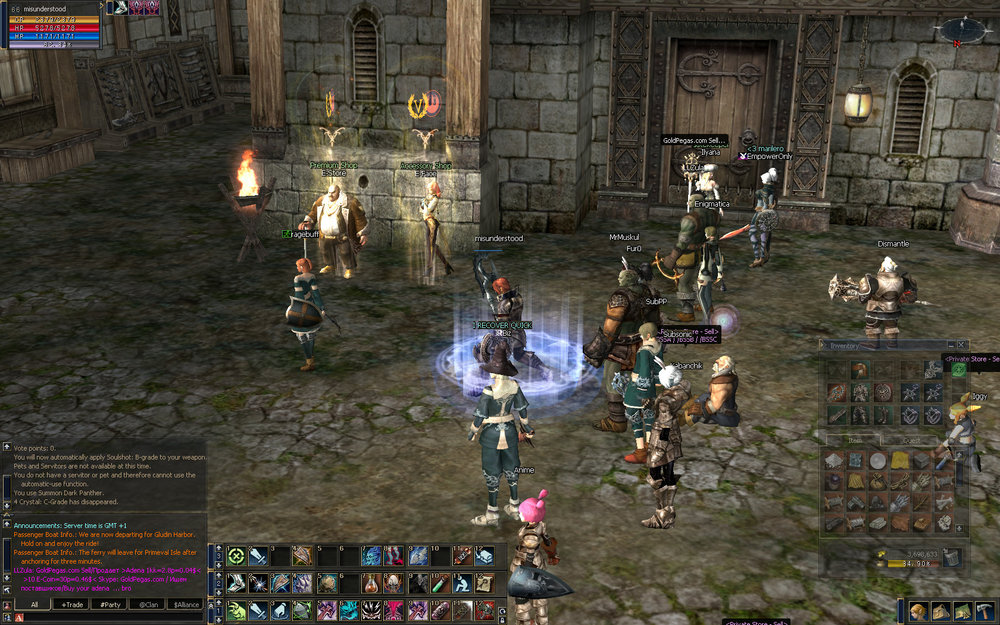Activate the green crosshair target skill

pyautogui.click(x=237, y=557)
